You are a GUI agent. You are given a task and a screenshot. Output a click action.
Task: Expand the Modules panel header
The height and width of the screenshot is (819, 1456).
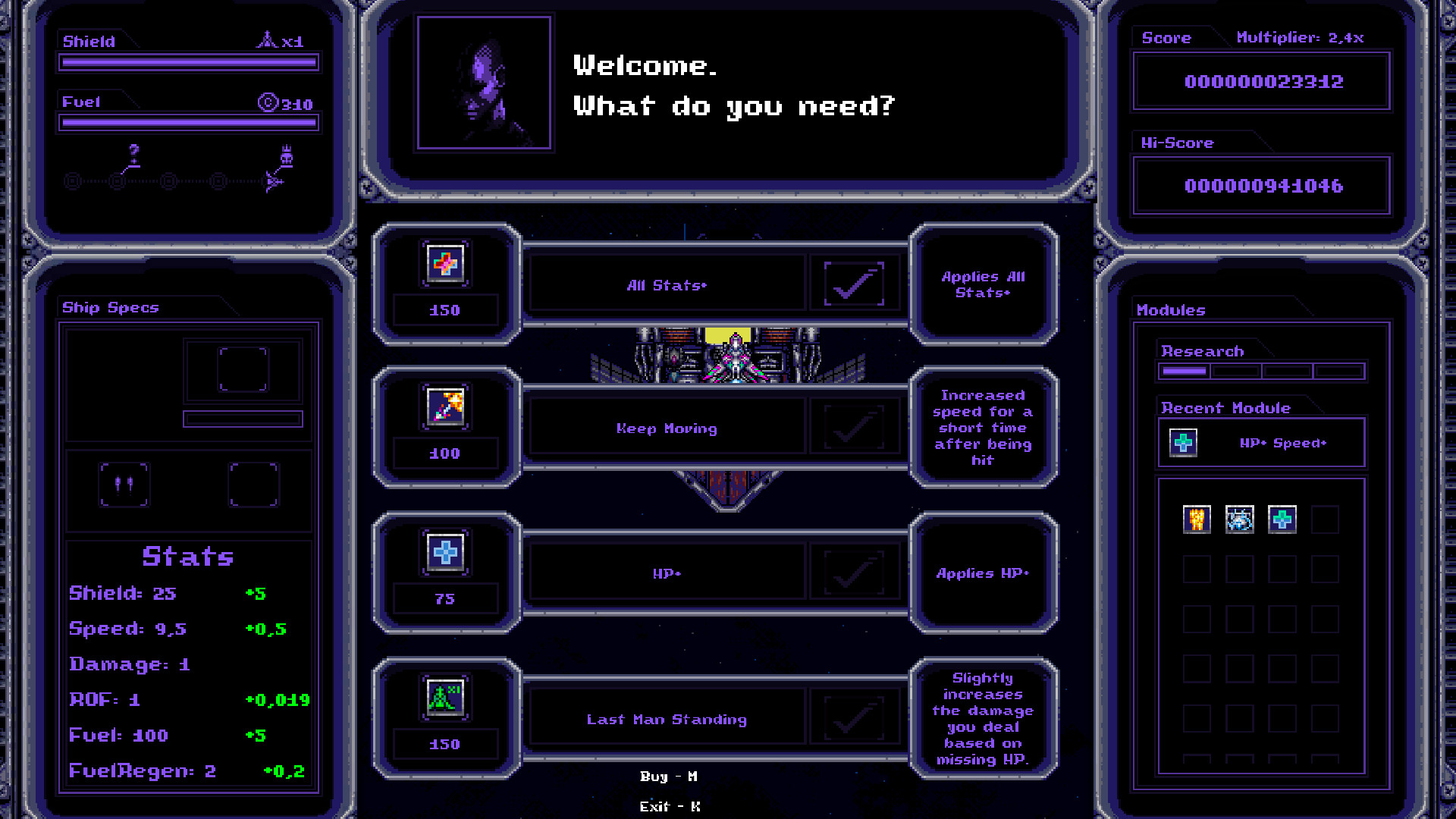pyautogui.click(x=1171, y=309)
